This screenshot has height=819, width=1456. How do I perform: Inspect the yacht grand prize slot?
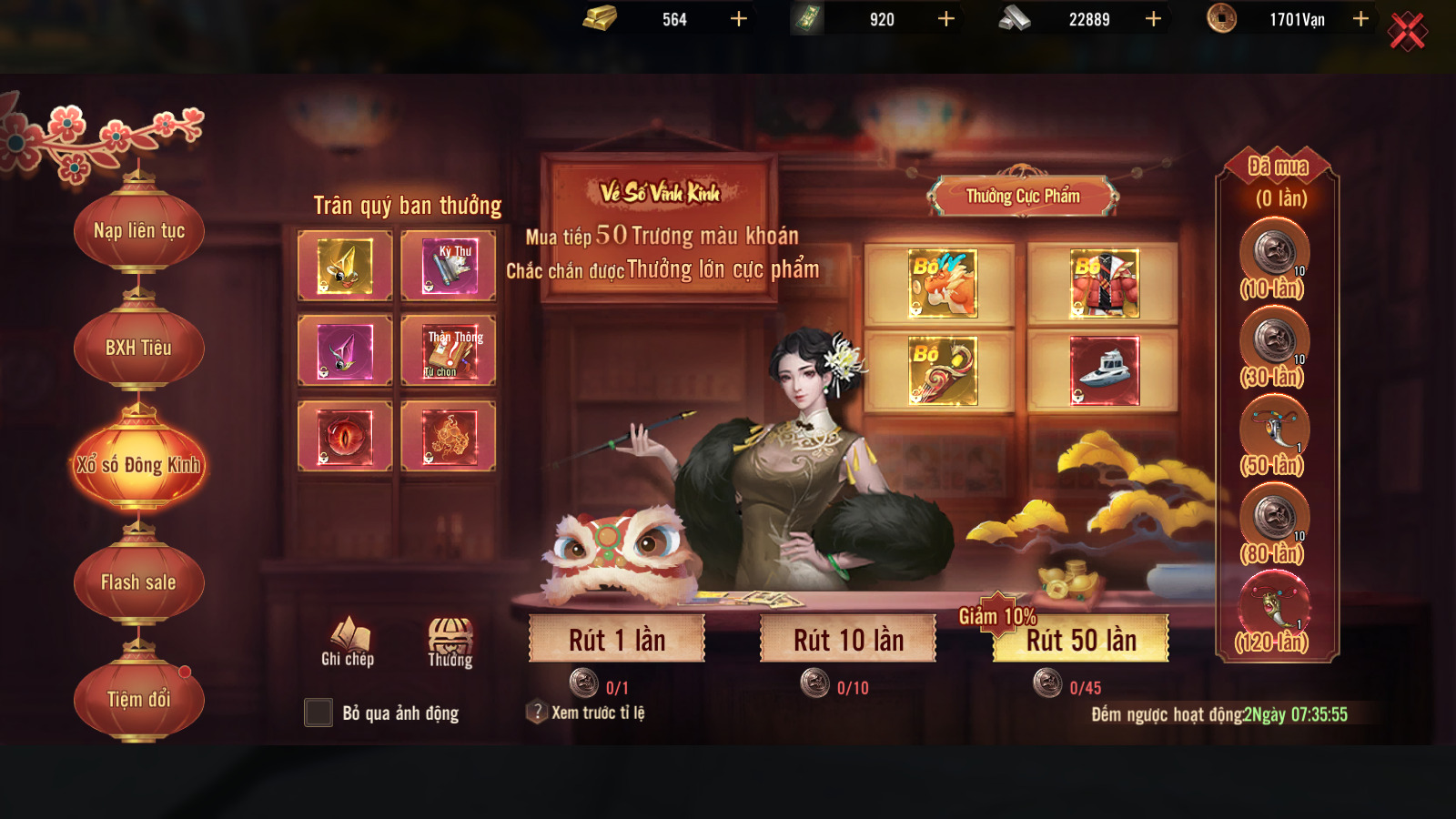point(1104,371)
